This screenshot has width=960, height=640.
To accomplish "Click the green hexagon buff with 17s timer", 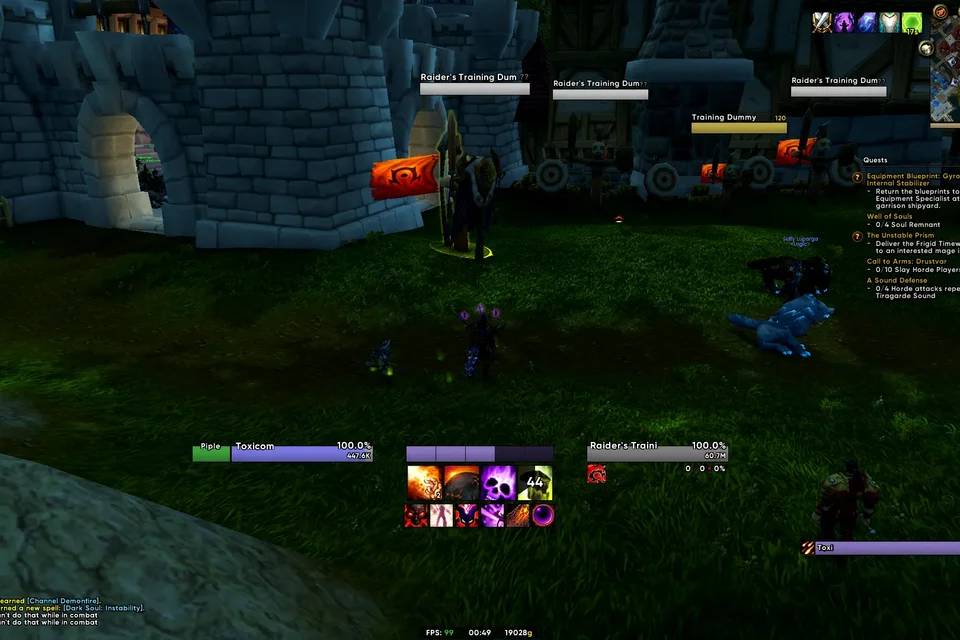I will 912,22.
